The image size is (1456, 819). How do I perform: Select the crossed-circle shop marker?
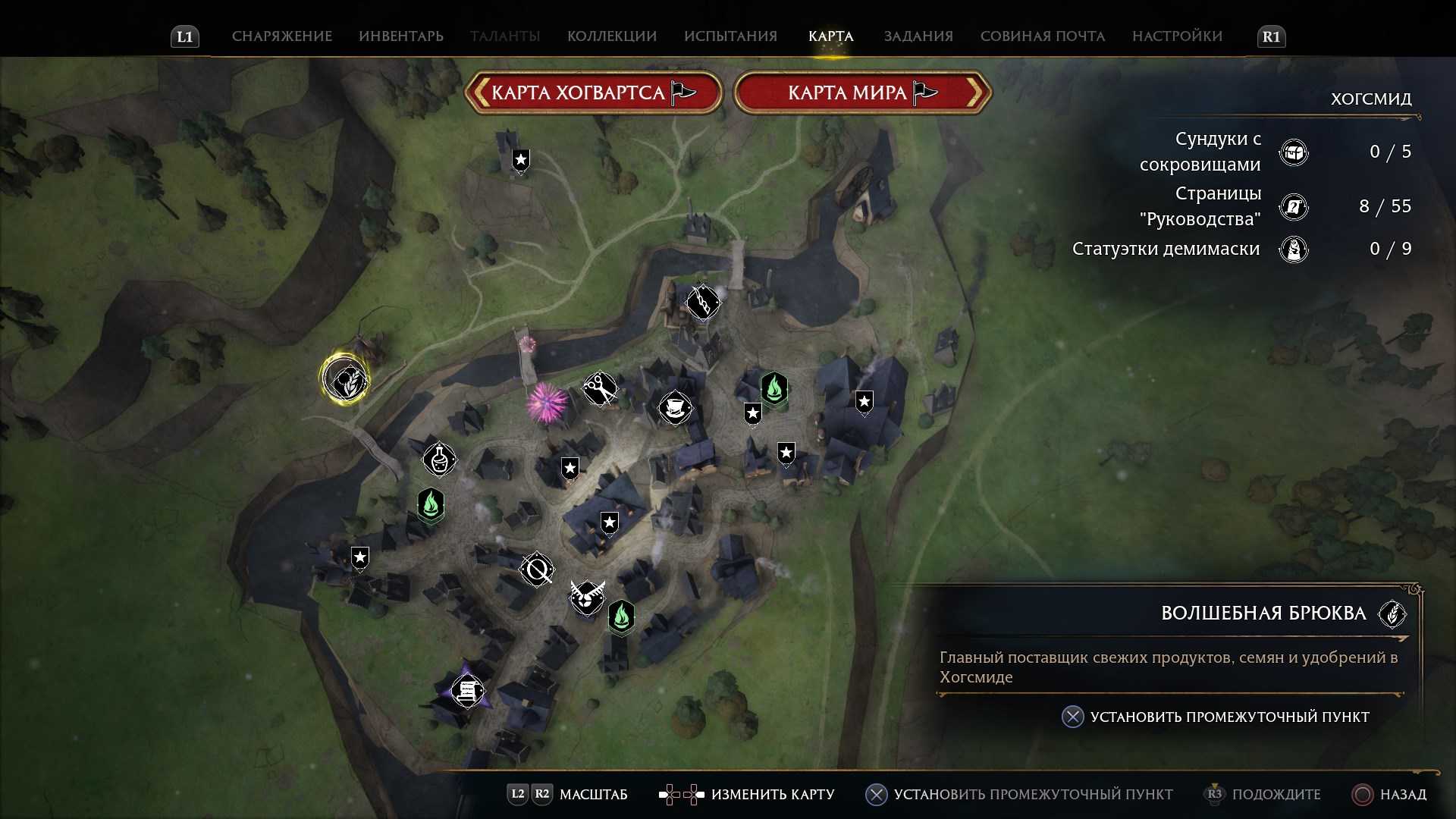pos(537,569)
